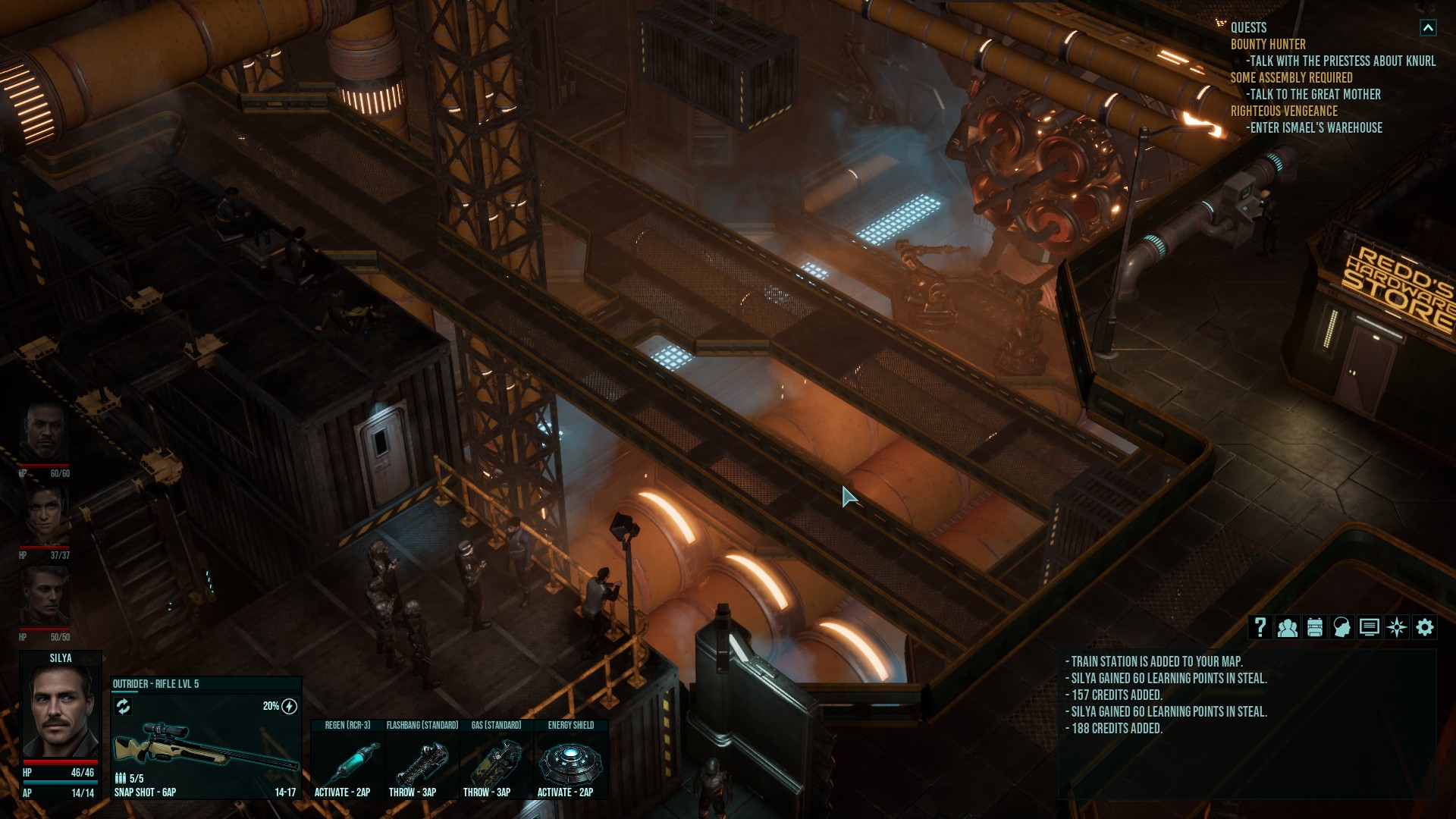Viewport: 1456px width, 819px height.
Task: Open the gear settings menu
Action: point(1424,627)
